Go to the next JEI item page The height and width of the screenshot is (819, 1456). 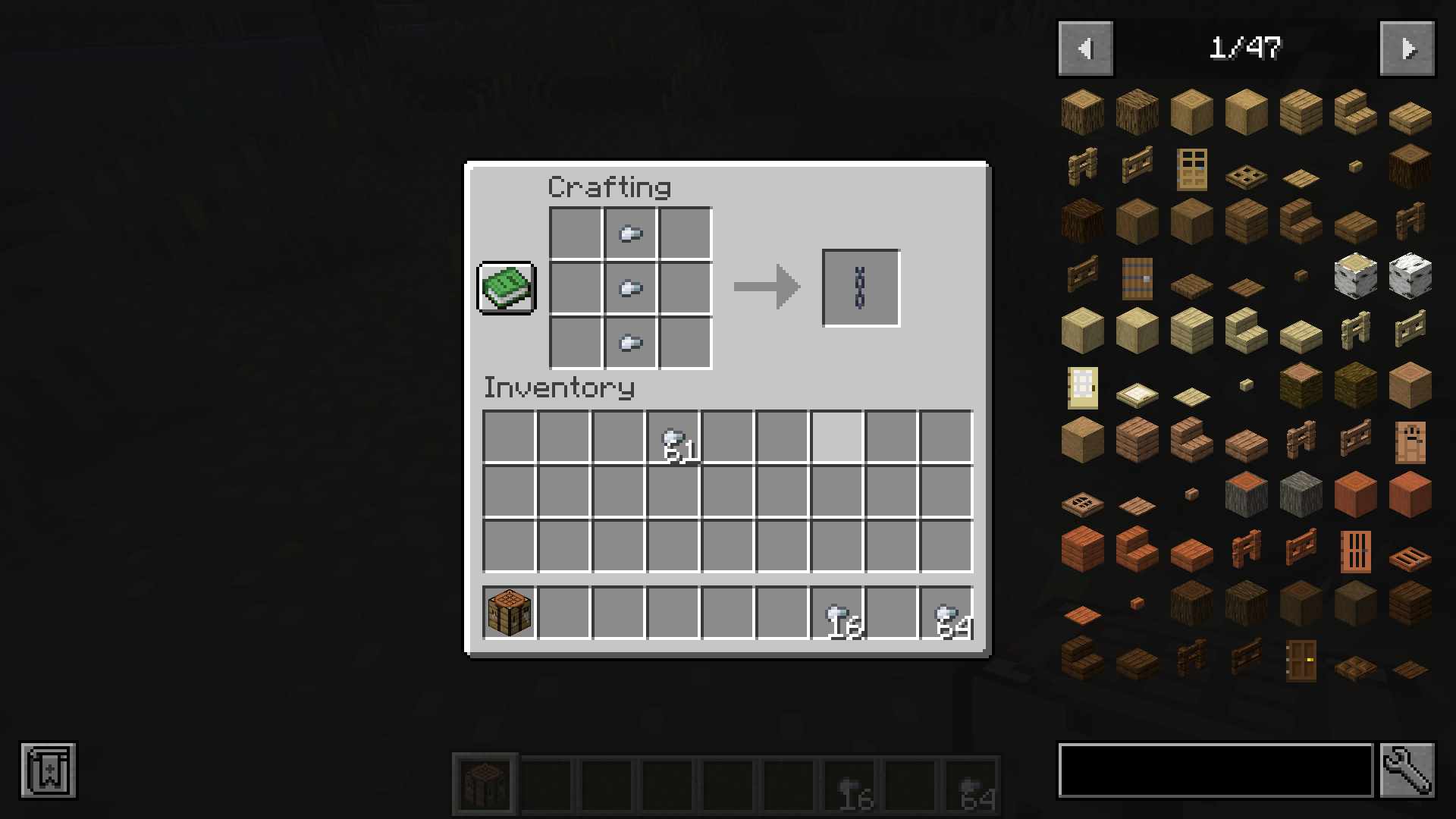click(1407, 48)
